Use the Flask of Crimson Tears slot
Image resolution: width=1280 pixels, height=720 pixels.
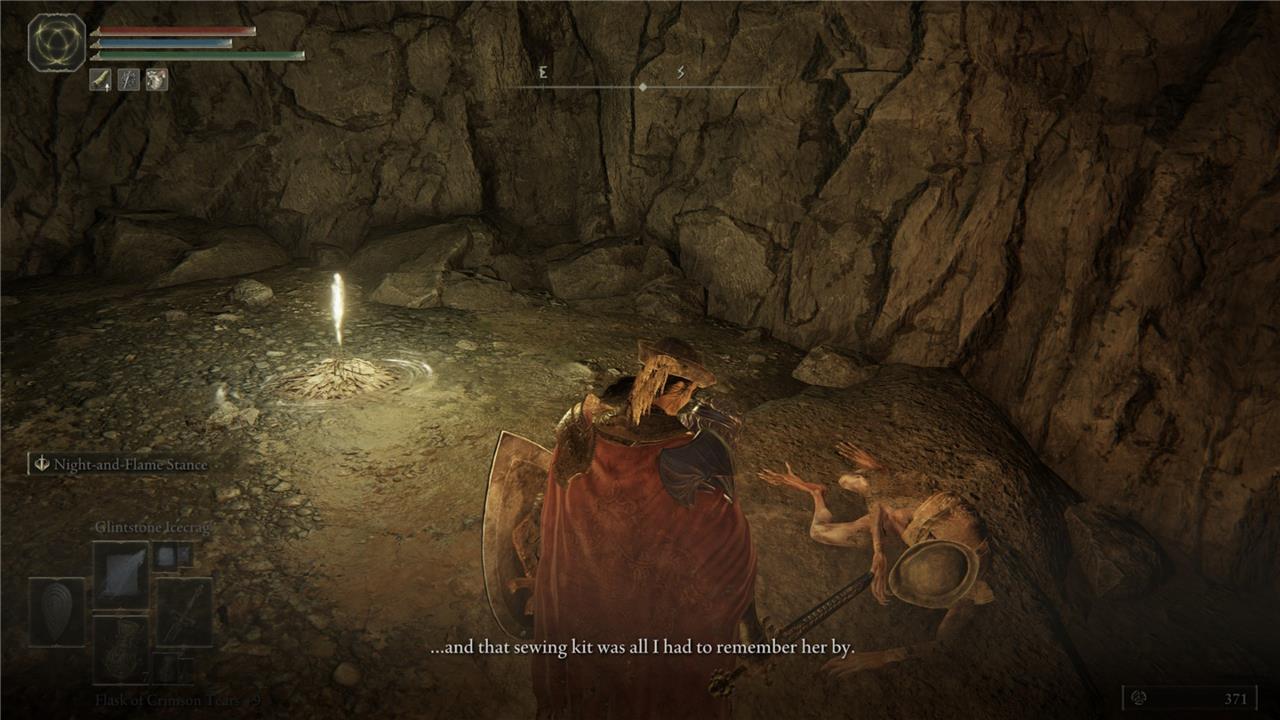point(121,648)
